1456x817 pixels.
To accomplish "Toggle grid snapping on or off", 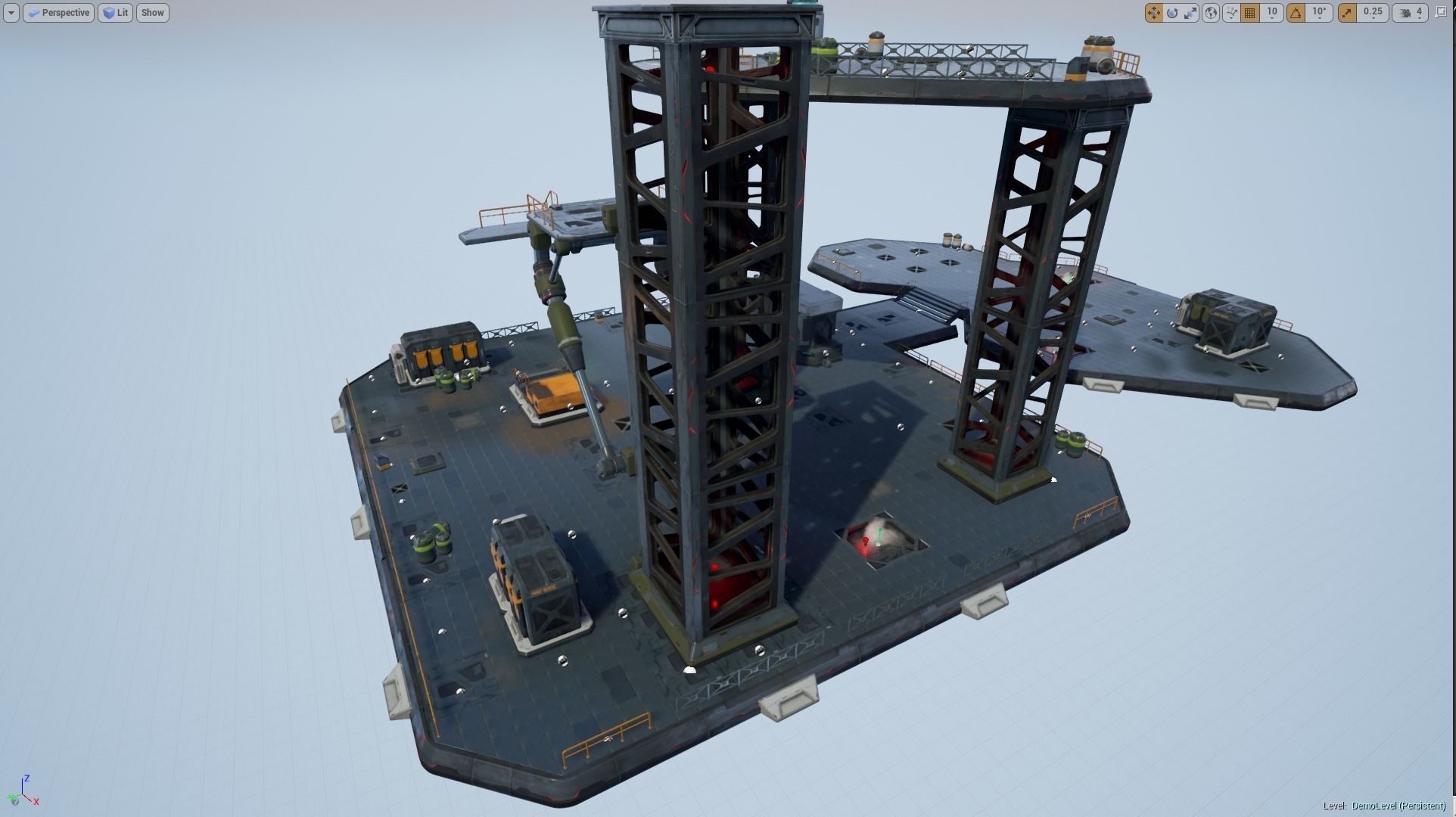I will pos(1249,13).
